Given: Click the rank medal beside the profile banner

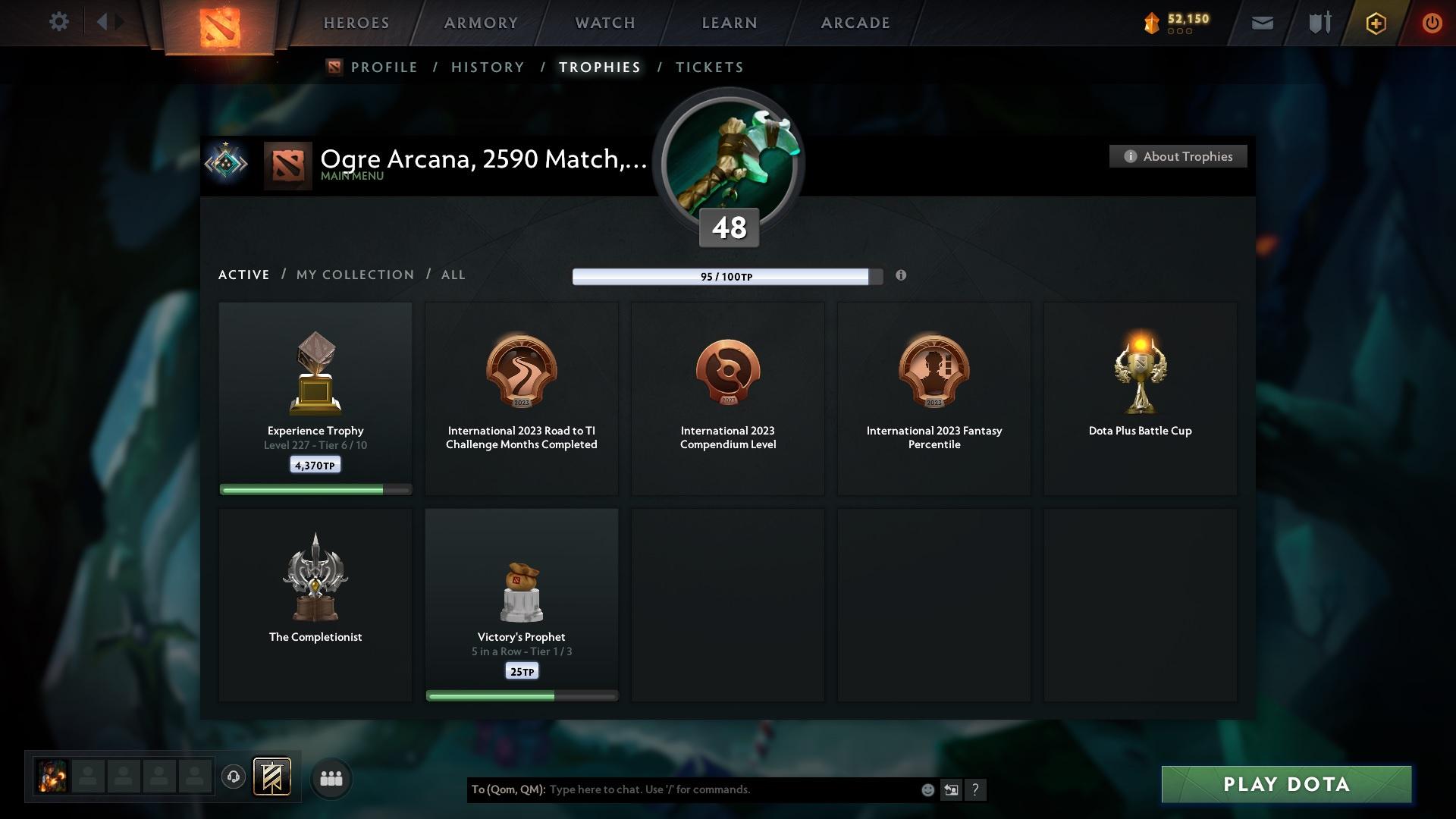Looking at the screenshot, I should tap(226, 162).
